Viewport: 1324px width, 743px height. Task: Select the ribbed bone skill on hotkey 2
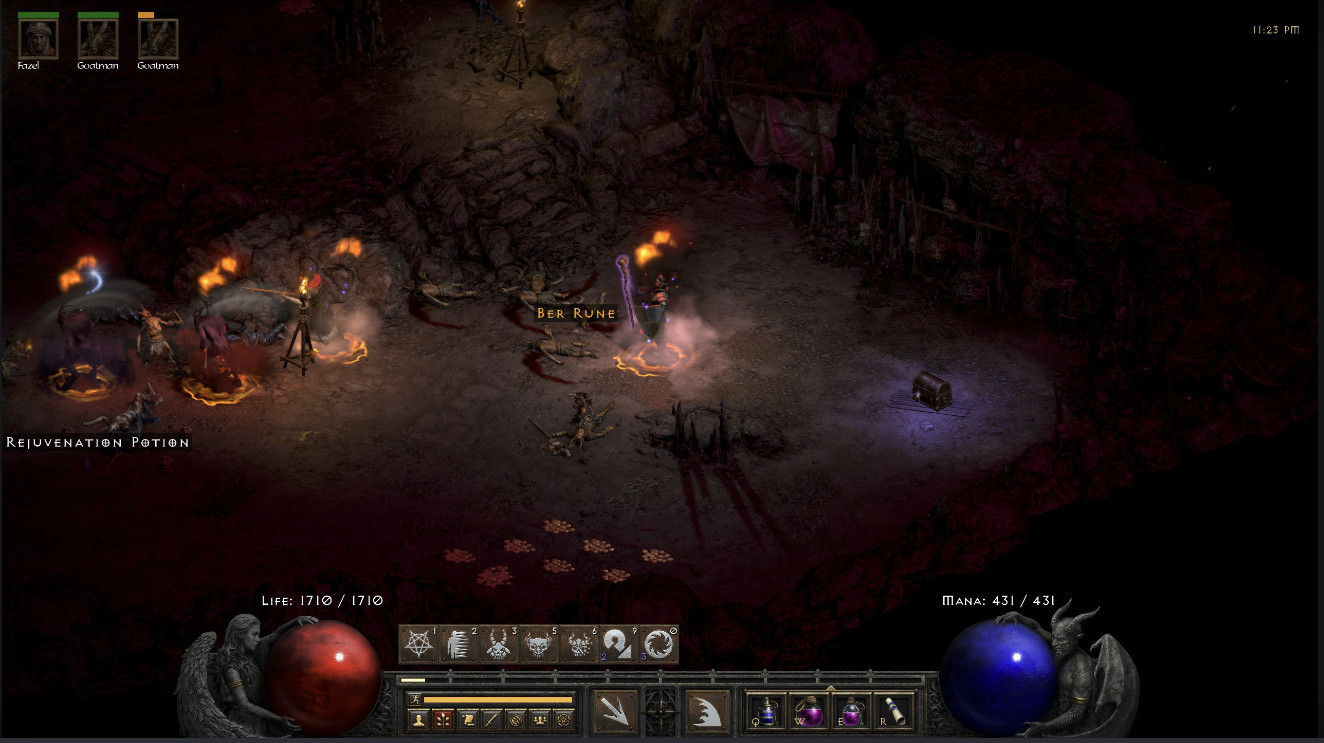(x=459, y=645)
